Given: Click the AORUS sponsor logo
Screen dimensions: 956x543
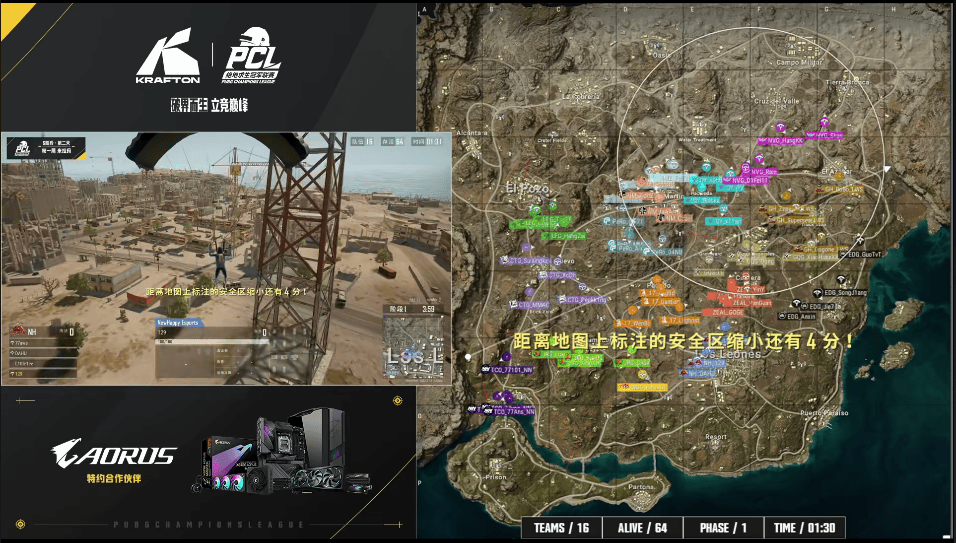Looking at the screenshot, I should [x=116, y=455].
